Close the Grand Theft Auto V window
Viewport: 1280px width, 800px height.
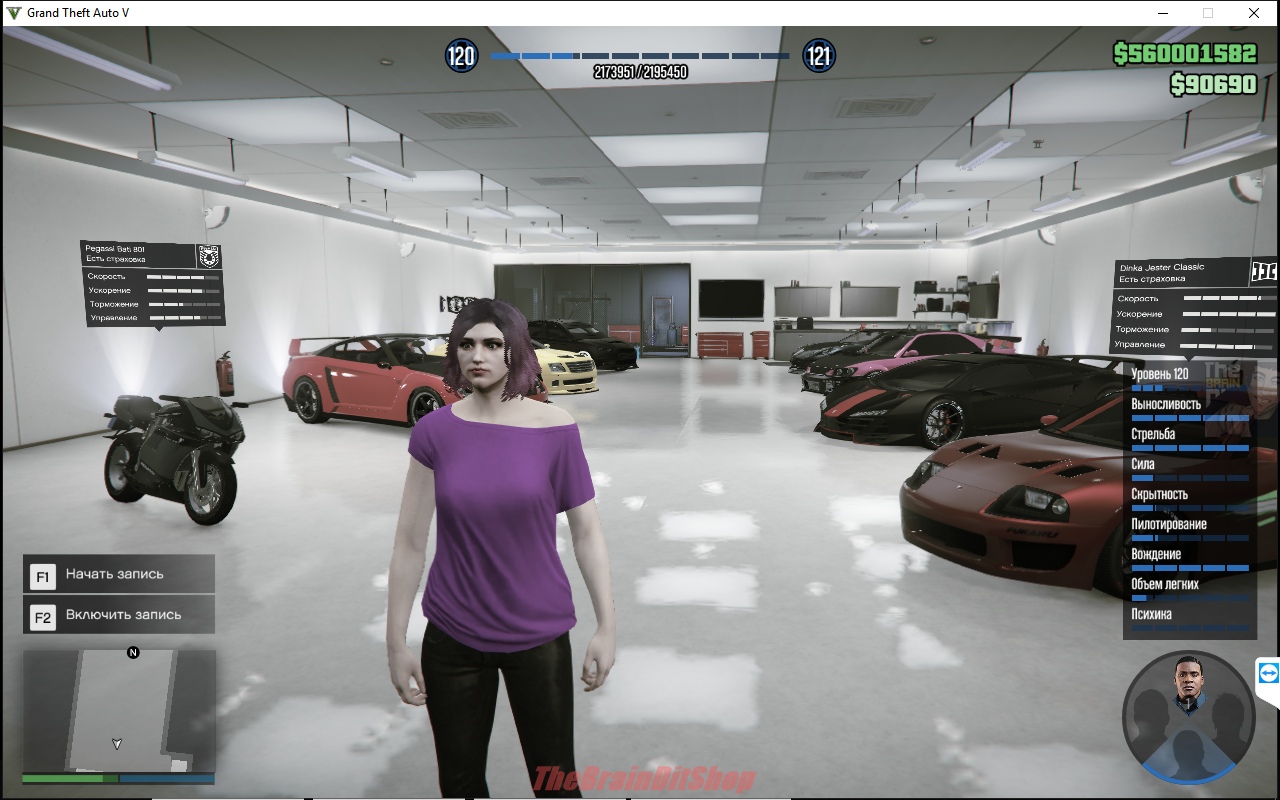(1253, 13)
